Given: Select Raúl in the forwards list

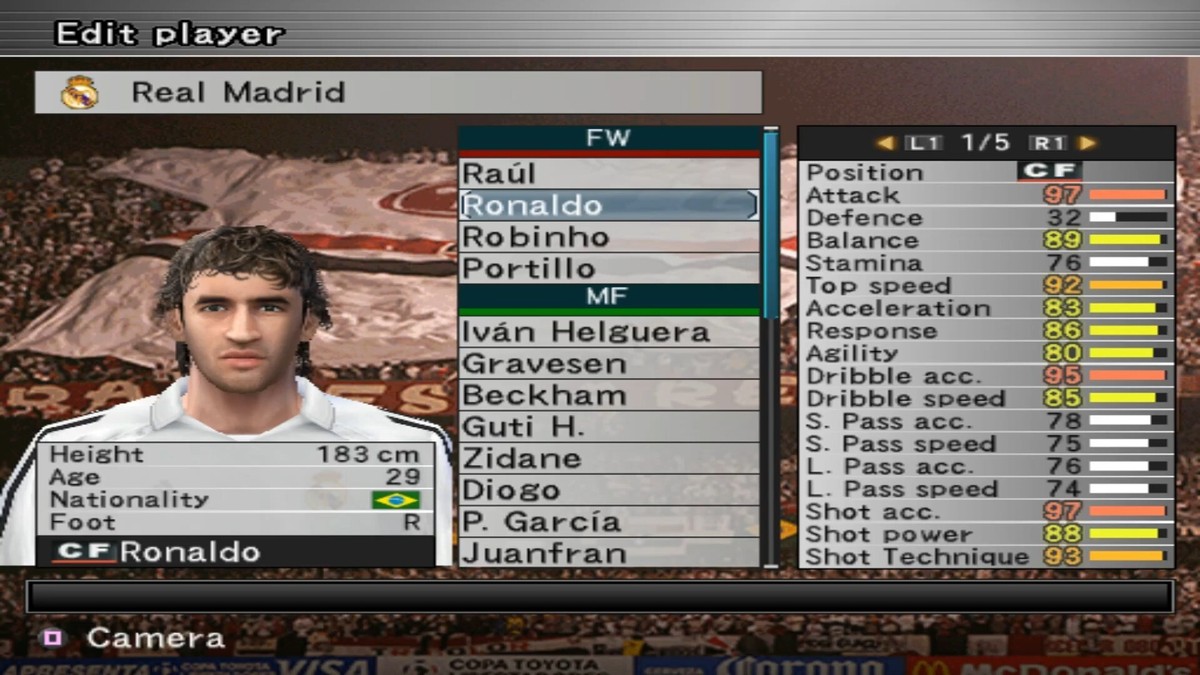Looking at the screenshot, I should click(x=608, y=173).
